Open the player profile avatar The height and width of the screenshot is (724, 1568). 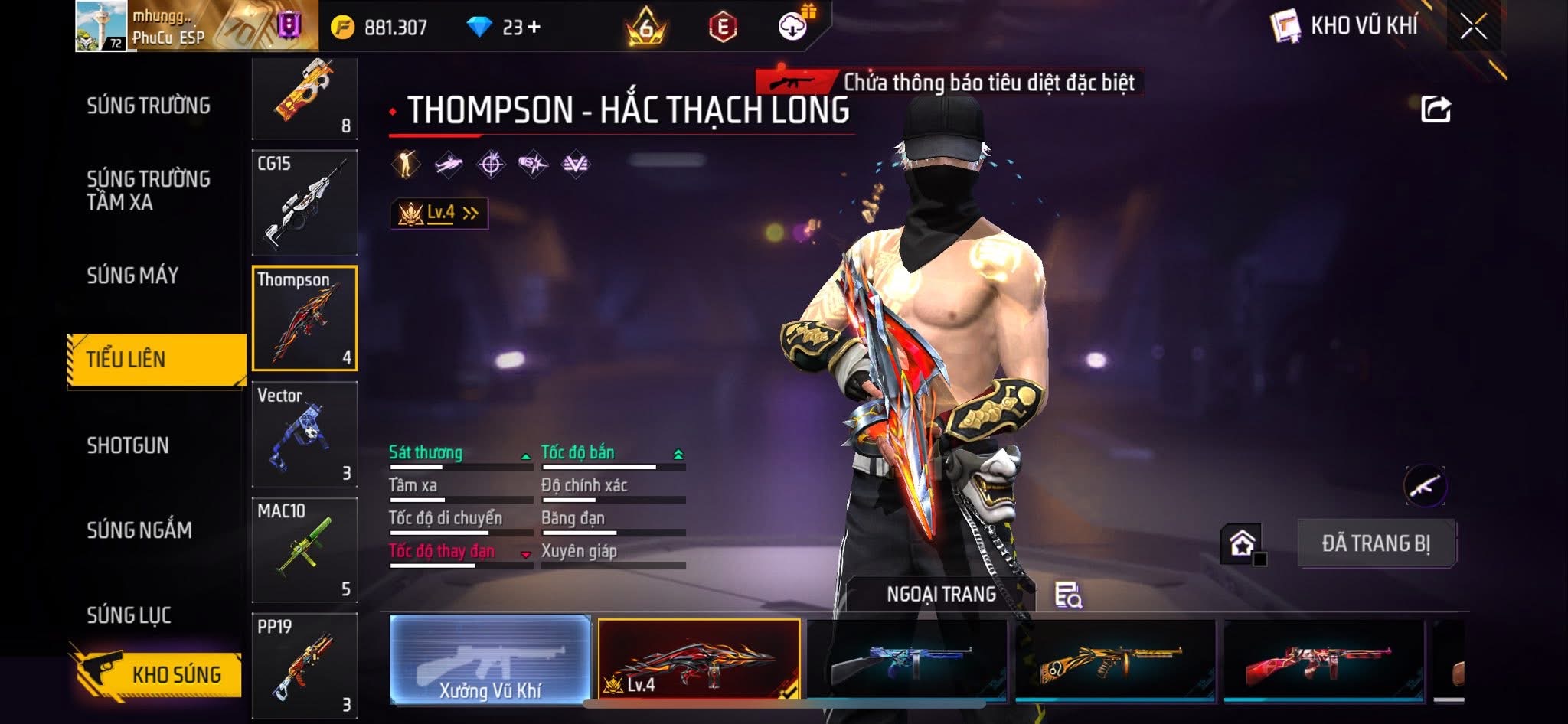click(x=102, y=26)
